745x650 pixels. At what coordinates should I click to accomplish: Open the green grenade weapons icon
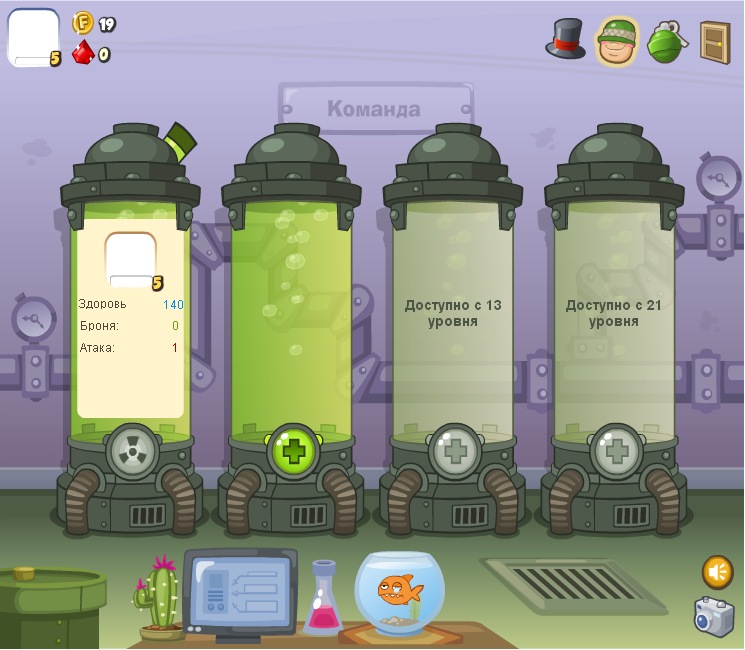coord(665,42)
